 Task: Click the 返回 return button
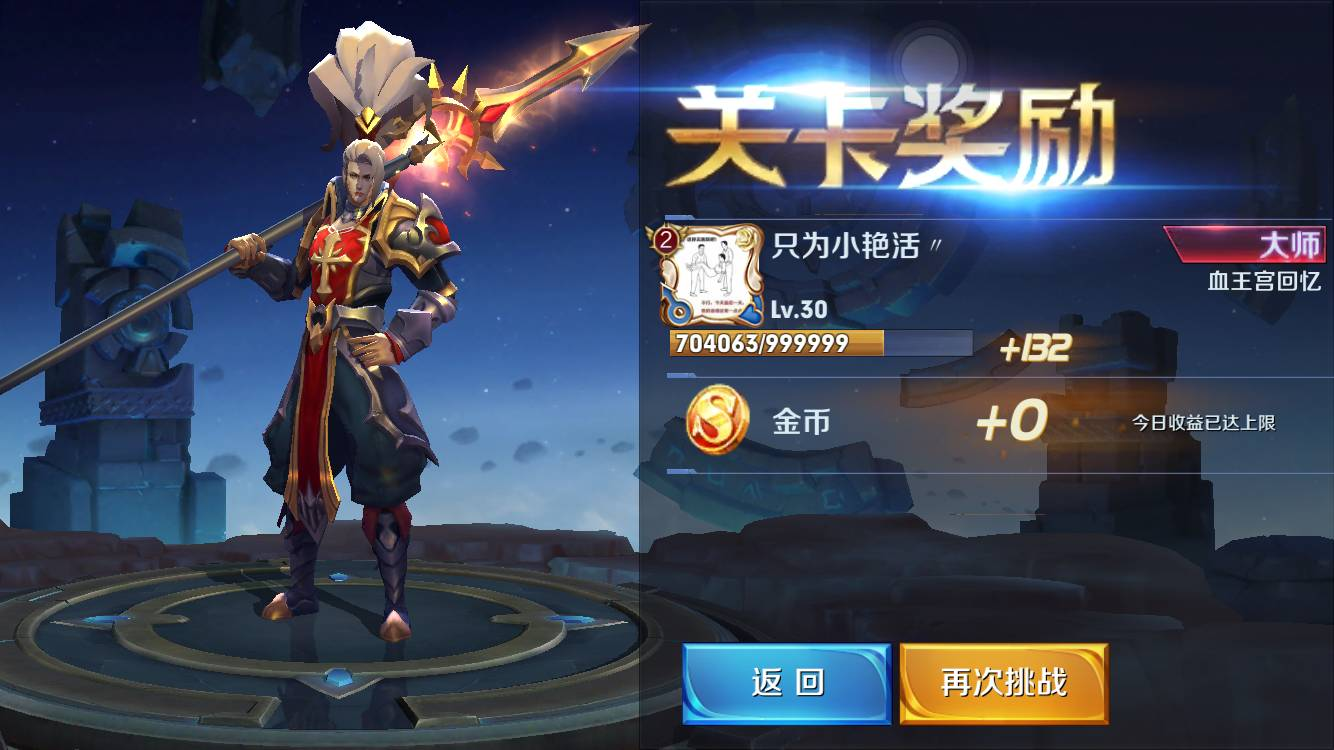787,683
